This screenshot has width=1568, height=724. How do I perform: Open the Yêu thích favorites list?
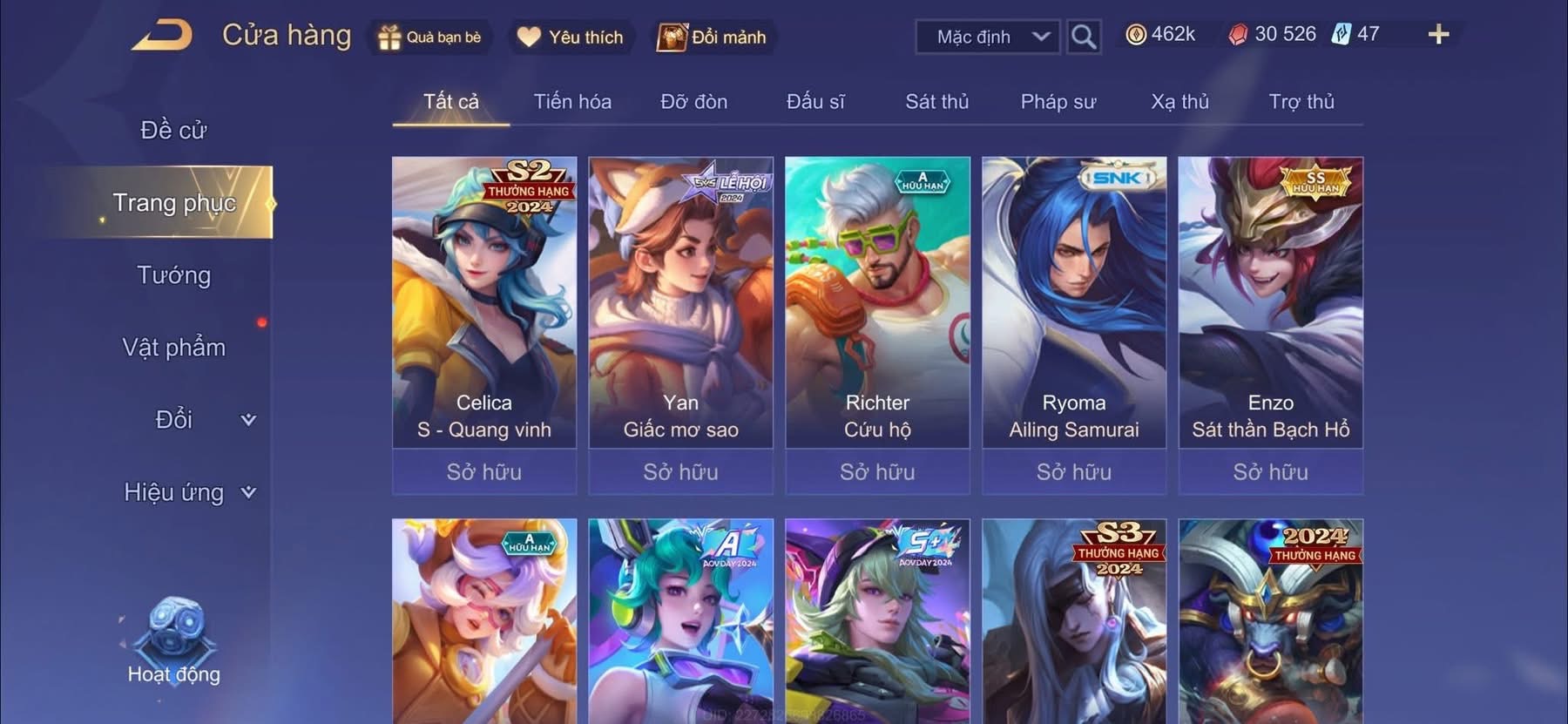[571, 37]
